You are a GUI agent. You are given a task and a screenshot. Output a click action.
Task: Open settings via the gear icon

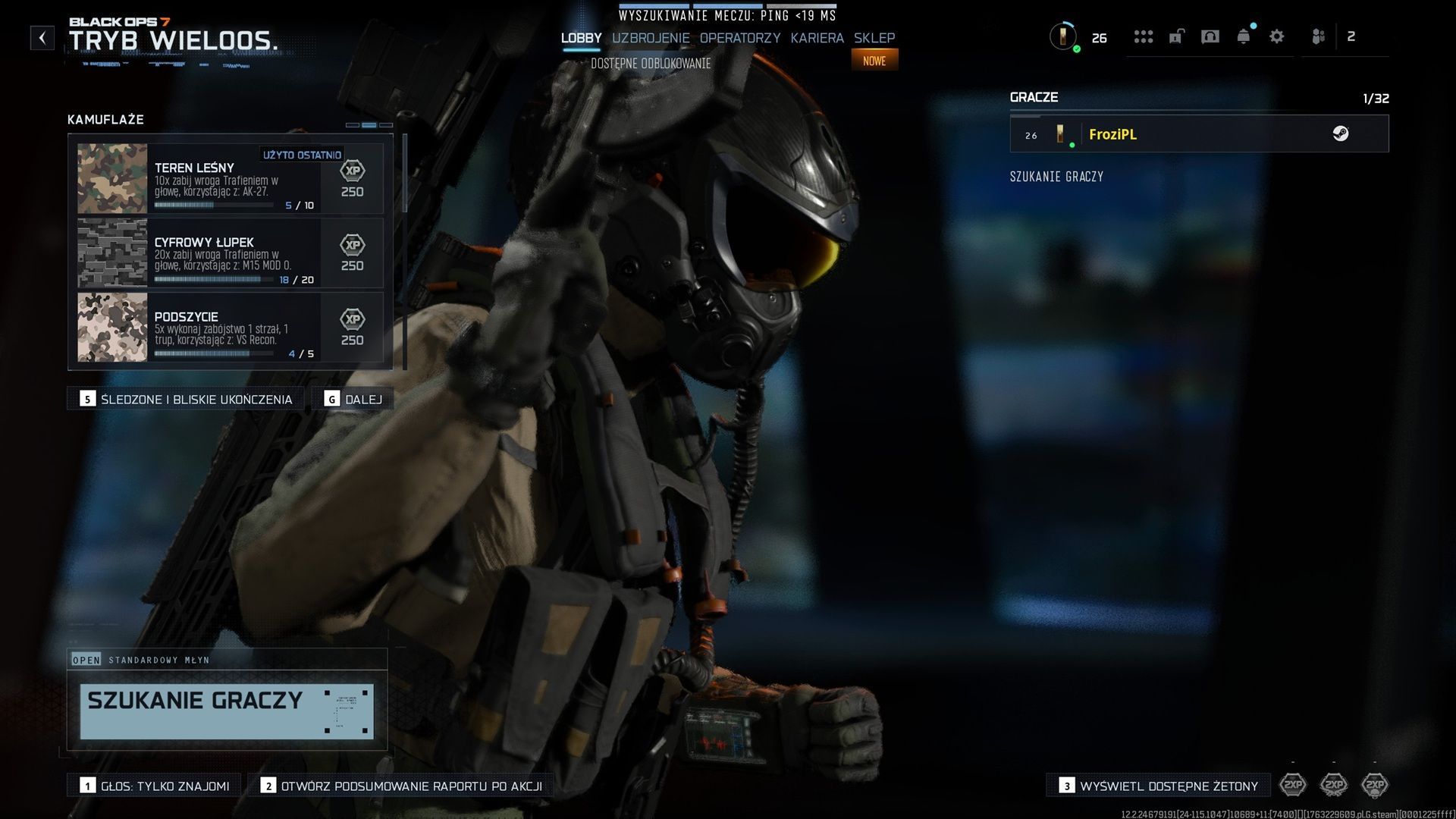click(x=1276, y=36)
